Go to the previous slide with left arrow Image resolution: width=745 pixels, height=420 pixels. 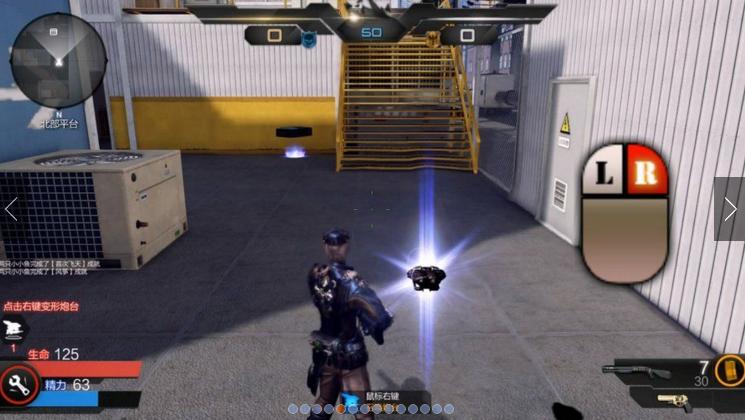(12, 209)
